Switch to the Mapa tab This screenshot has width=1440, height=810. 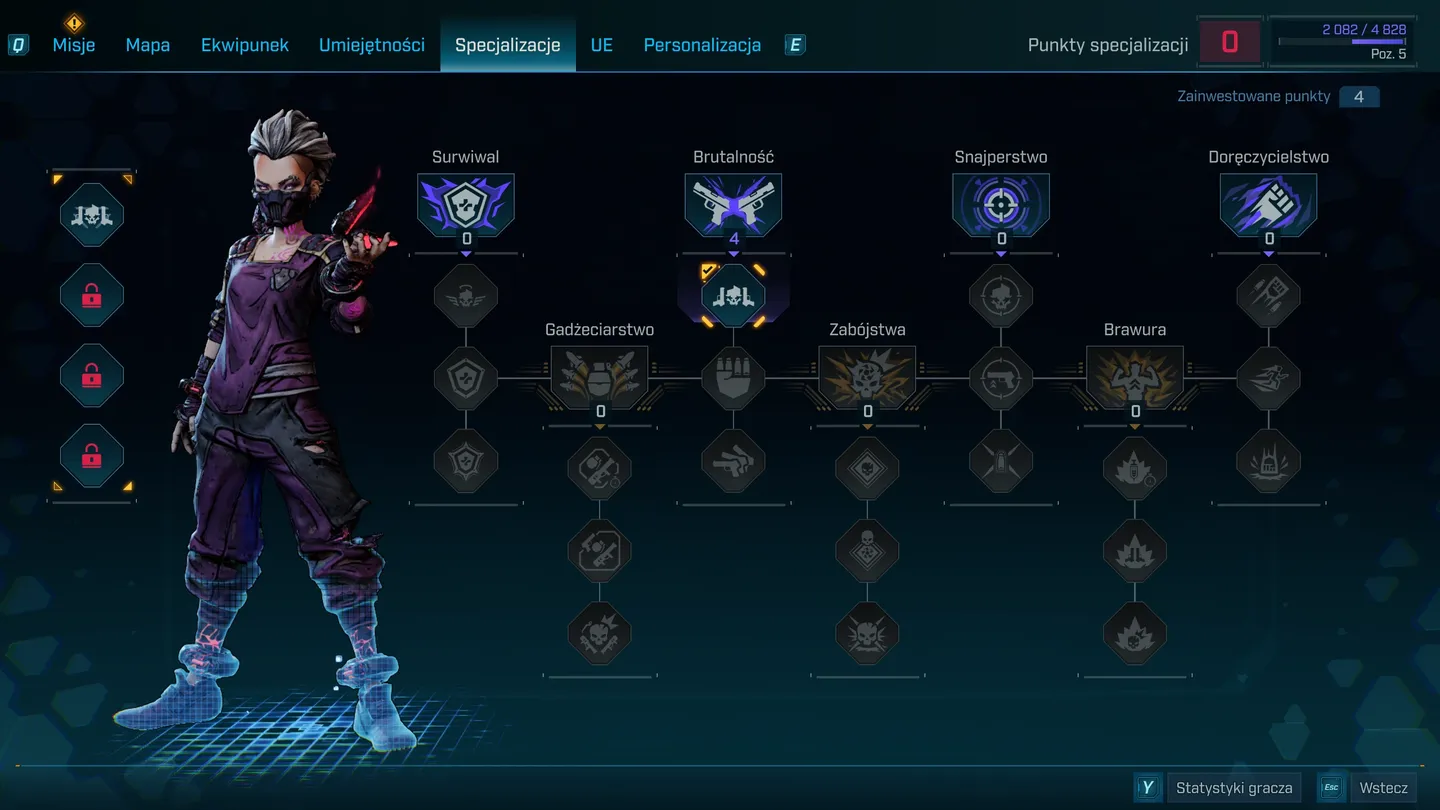click(x=148, y=45)
